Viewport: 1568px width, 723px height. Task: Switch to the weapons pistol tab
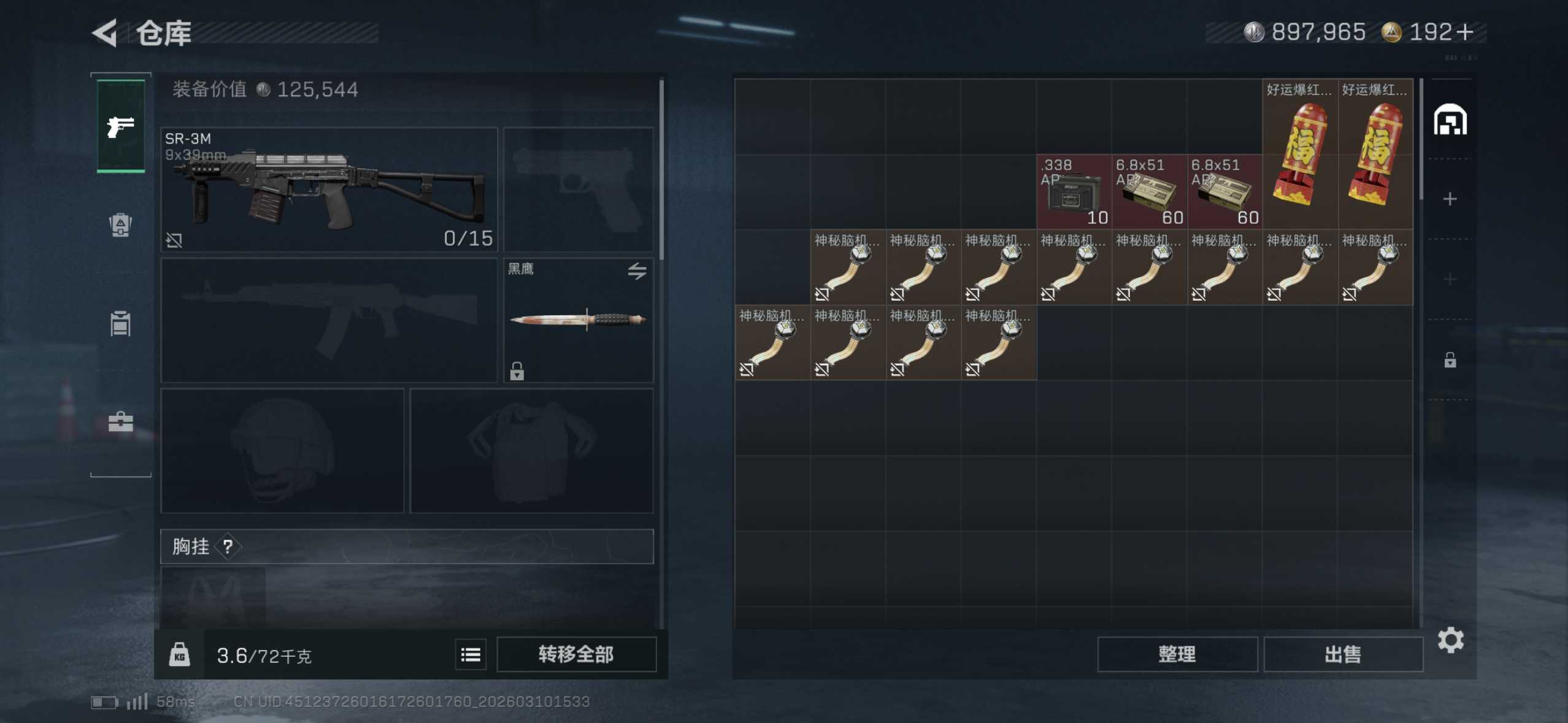121,126
